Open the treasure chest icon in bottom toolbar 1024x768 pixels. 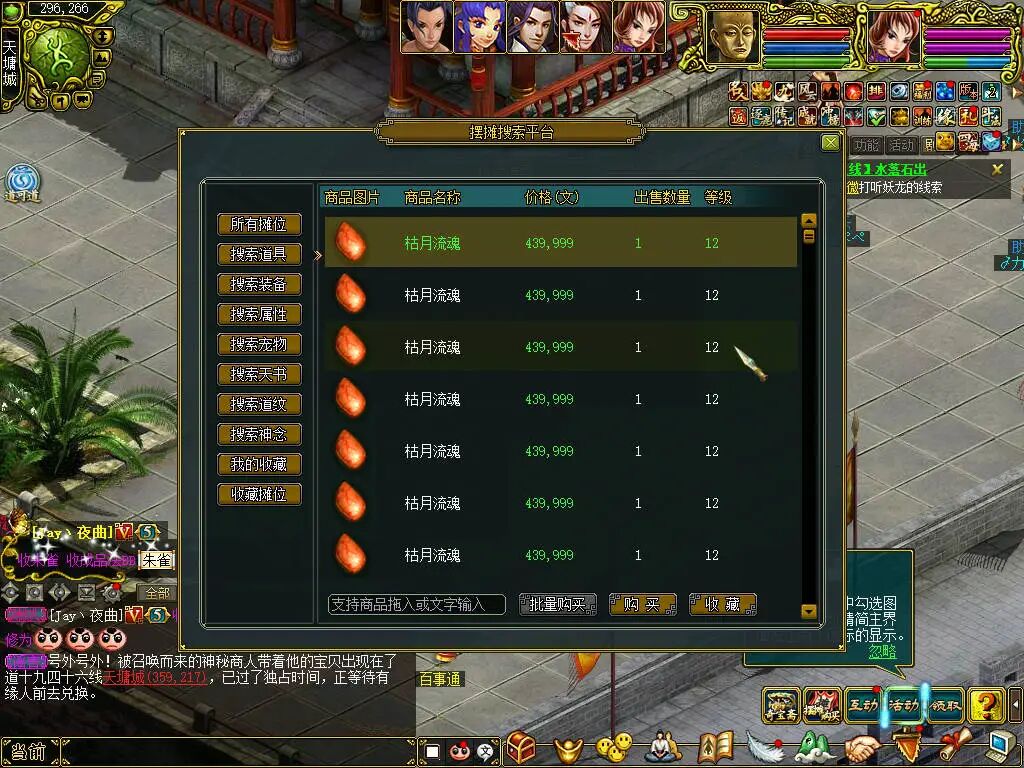point(521,748)
